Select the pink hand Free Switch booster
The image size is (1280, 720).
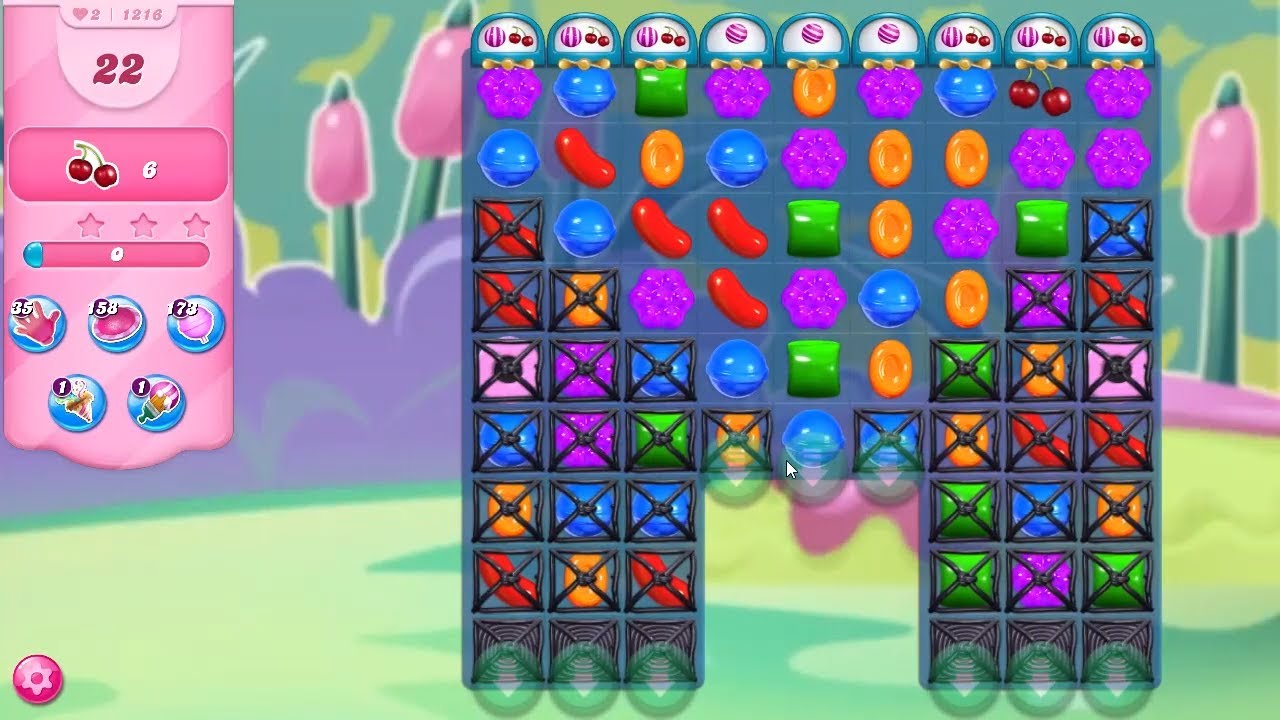click(38, 322)
